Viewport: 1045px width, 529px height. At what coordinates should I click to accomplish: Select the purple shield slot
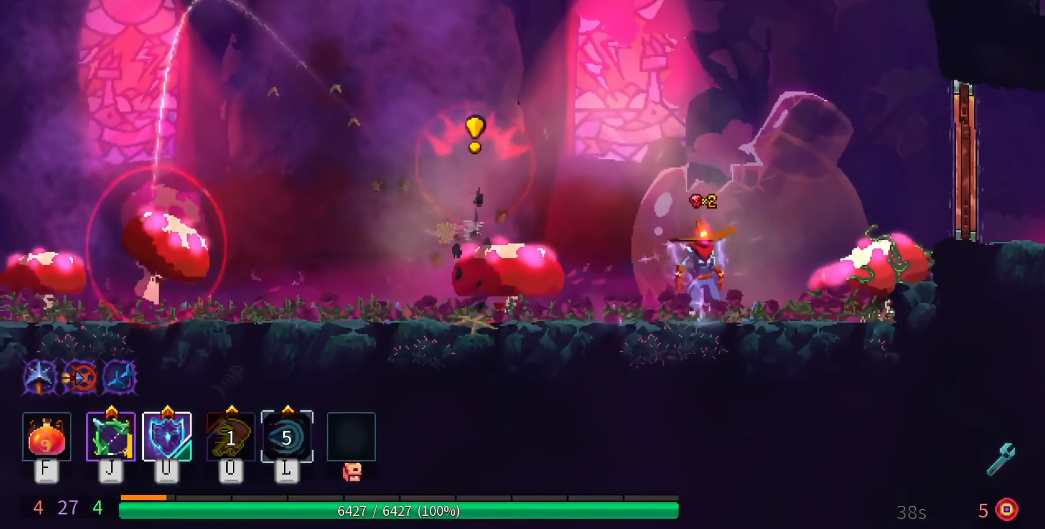click(x=167, y=437)
